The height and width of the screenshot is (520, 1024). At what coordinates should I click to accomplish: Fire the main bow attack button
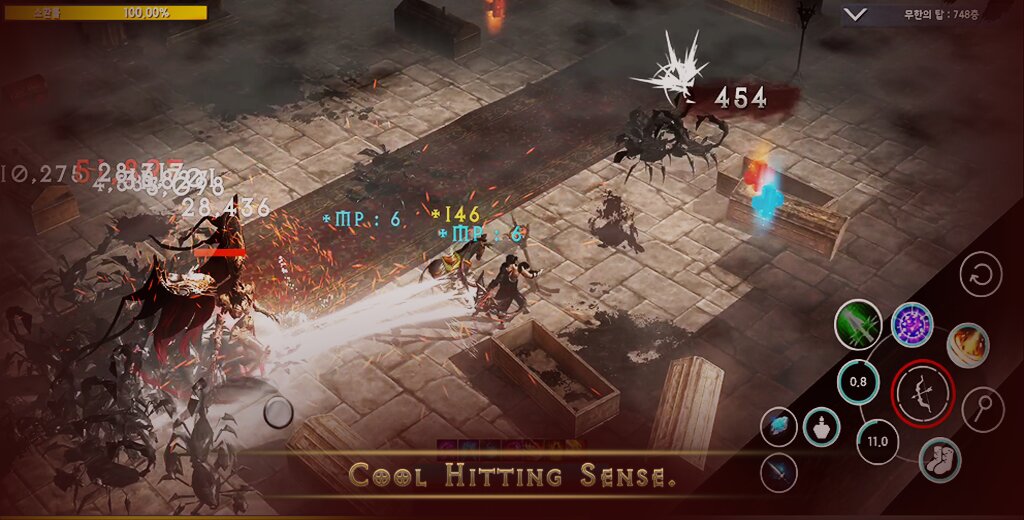[x=922, y=394]
